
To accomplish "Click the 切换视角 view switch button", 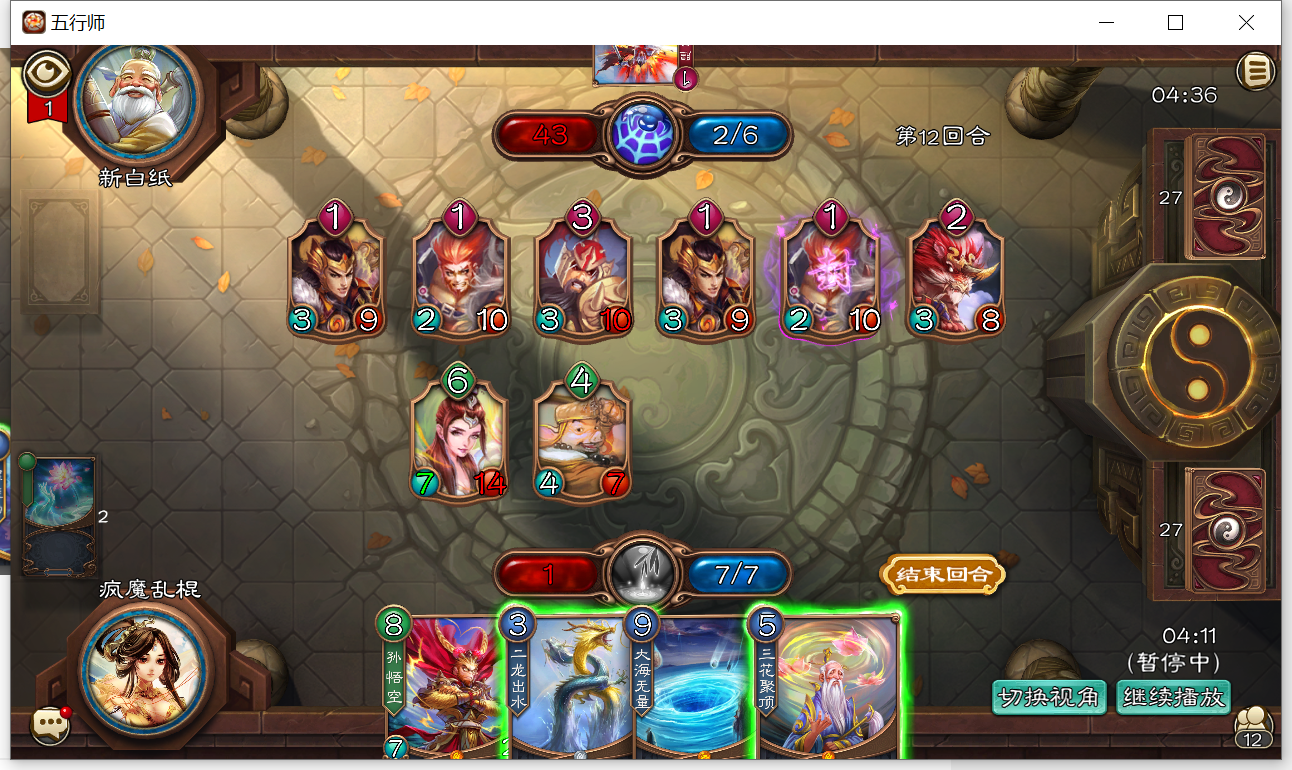I will (1049, 697).
